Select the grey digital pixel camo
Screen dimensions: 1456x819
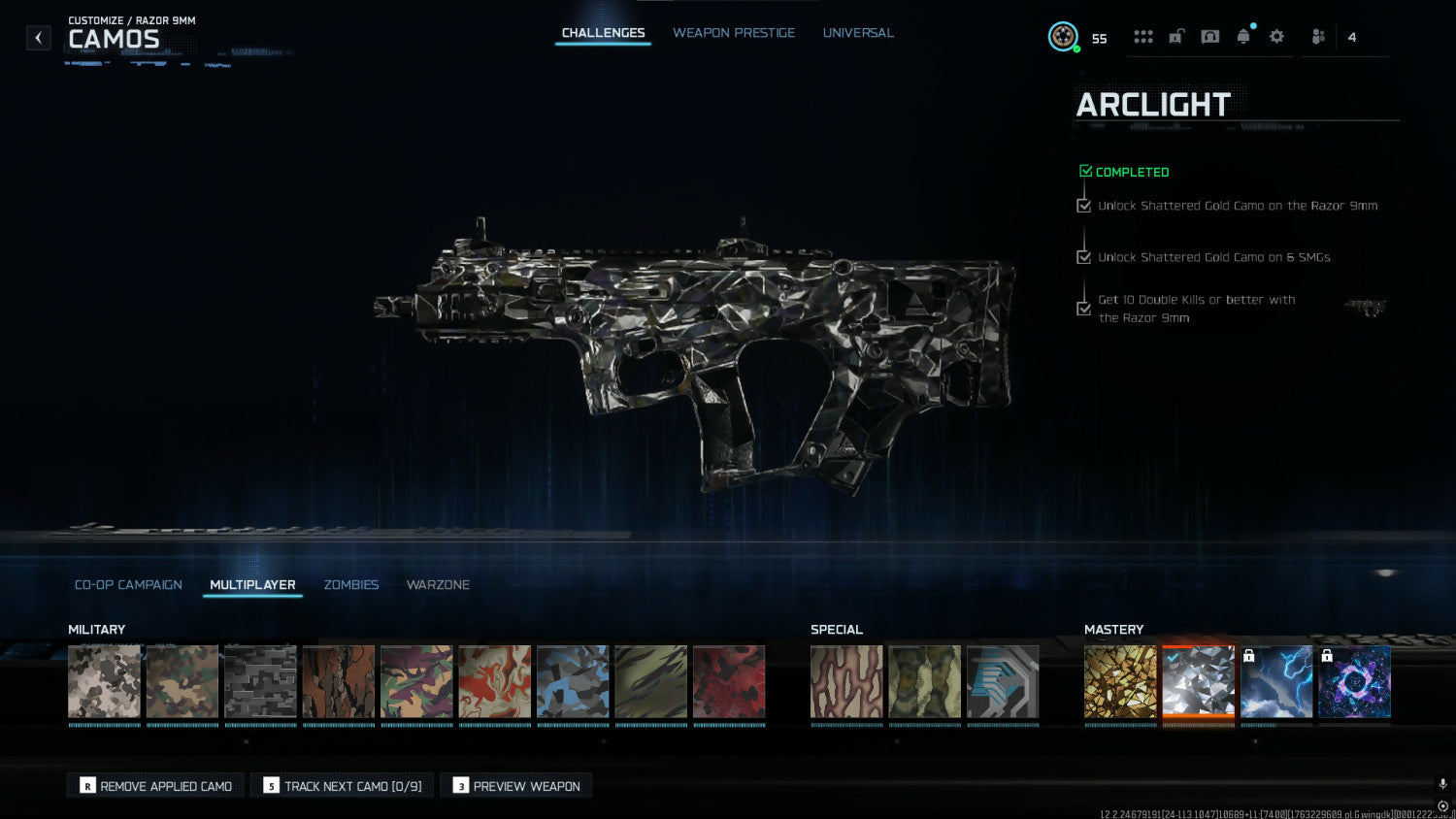coord(260,681)
